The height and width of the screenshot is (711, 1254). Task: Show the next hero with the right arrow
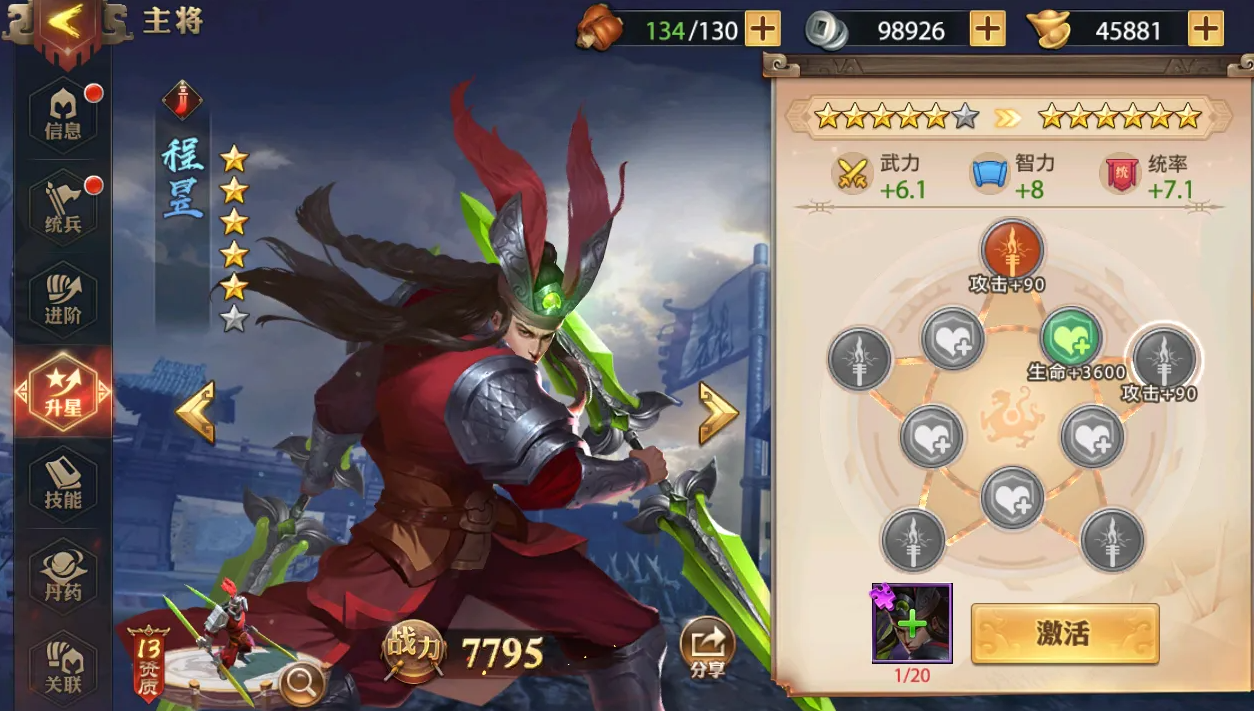(x=718, y=411)
